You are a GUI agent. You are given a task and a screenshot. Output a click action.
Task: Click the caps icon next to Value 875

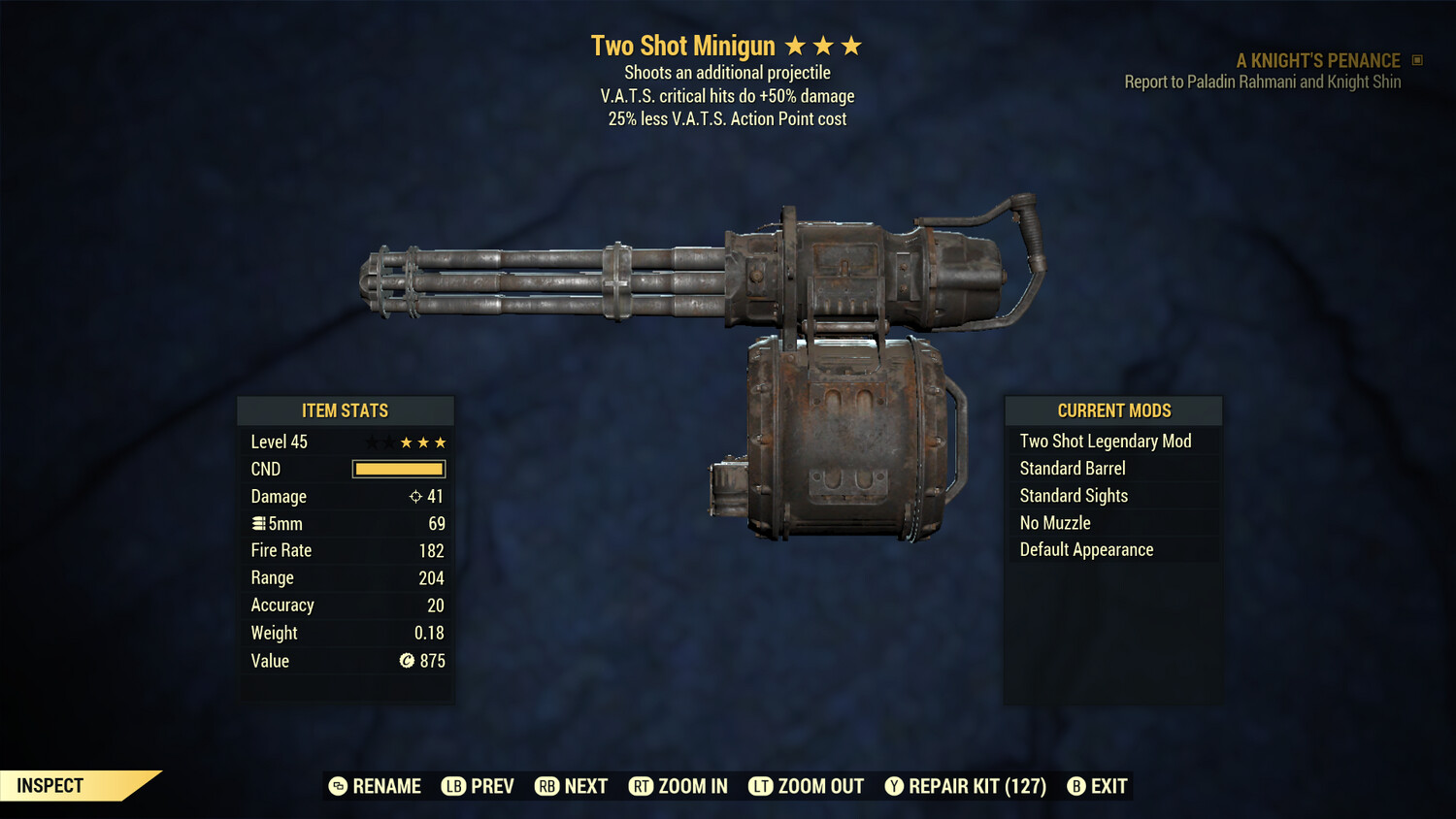pos(408,661)
